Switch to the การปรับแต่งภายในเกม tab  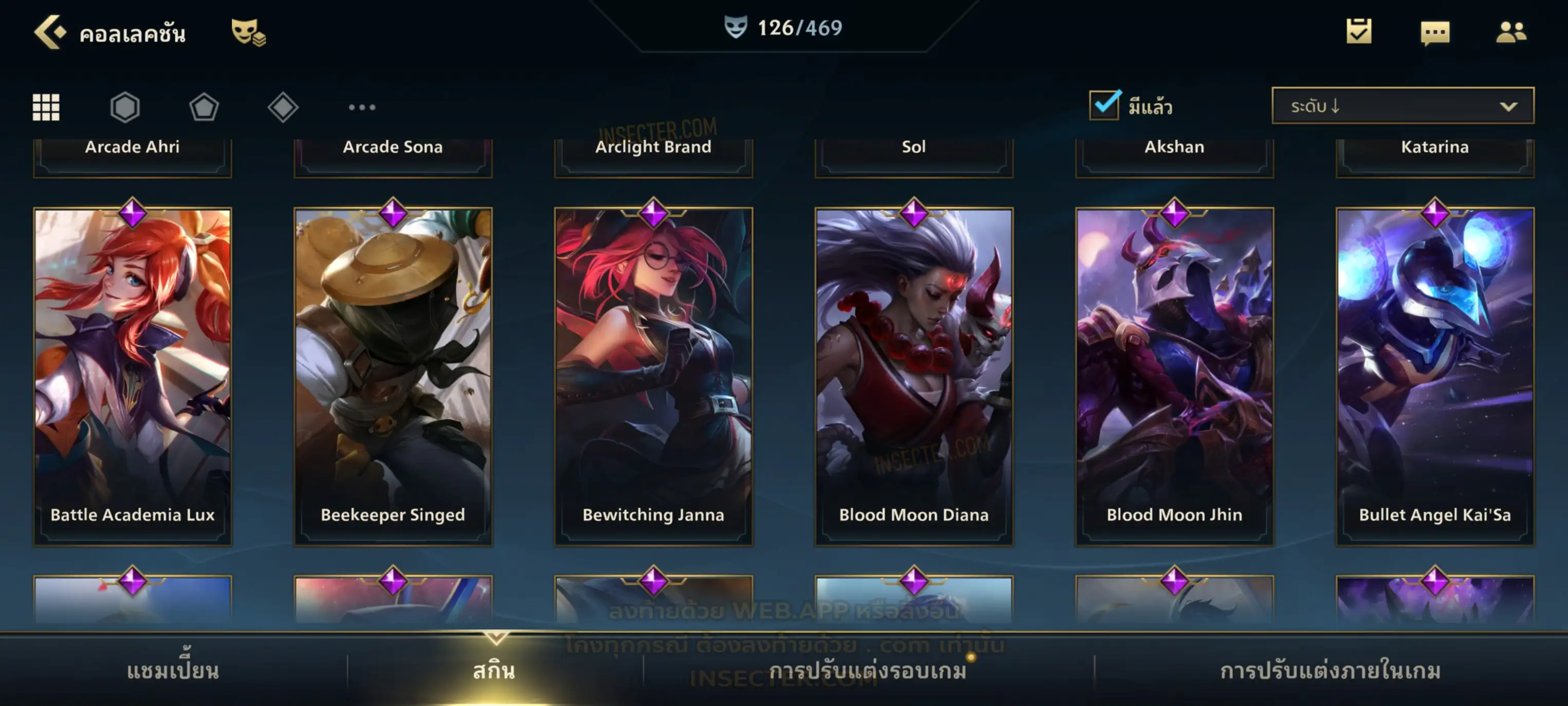(1330, 671)
